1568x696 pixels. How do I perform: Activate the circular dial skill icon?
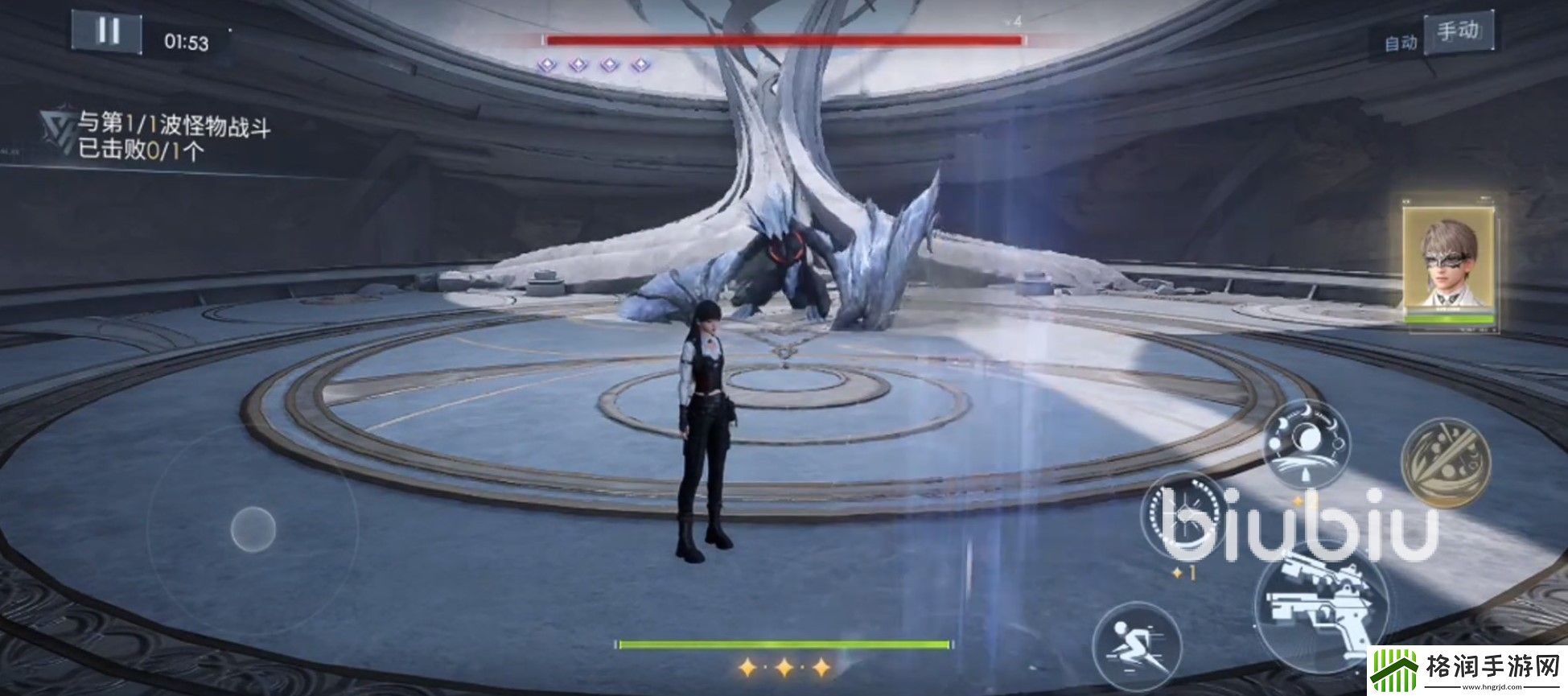[1187, 513]
